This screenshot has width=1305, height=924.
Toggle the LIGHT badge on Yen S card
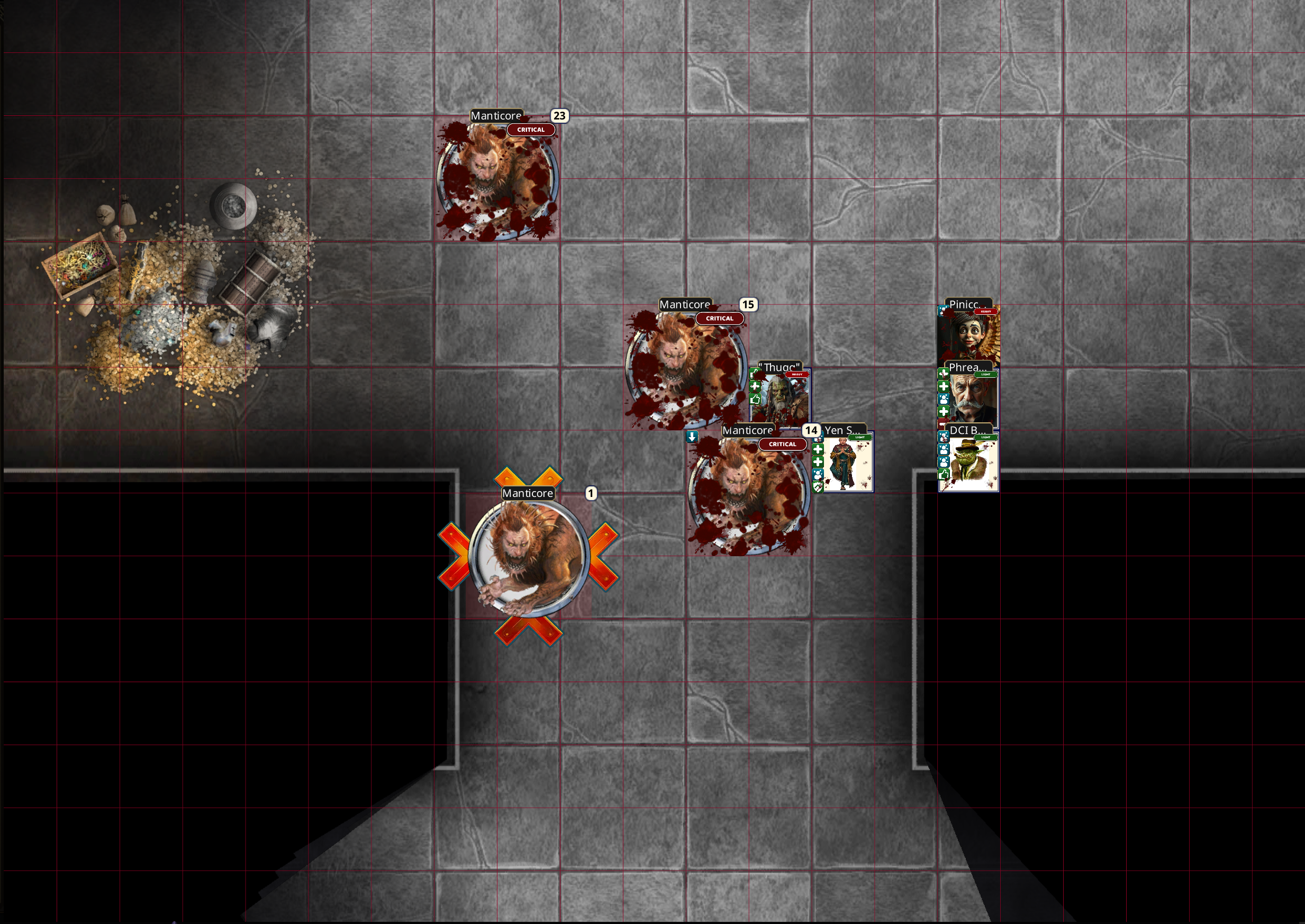pyautogui.click(x=860, y=438)
